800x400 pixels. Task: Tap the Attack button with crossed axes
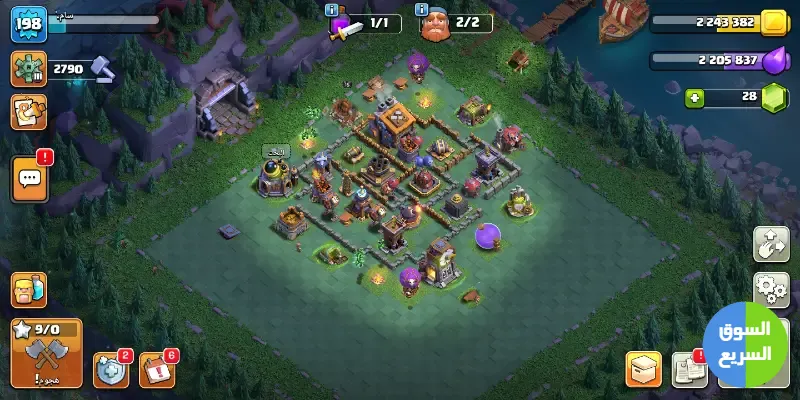45,352
